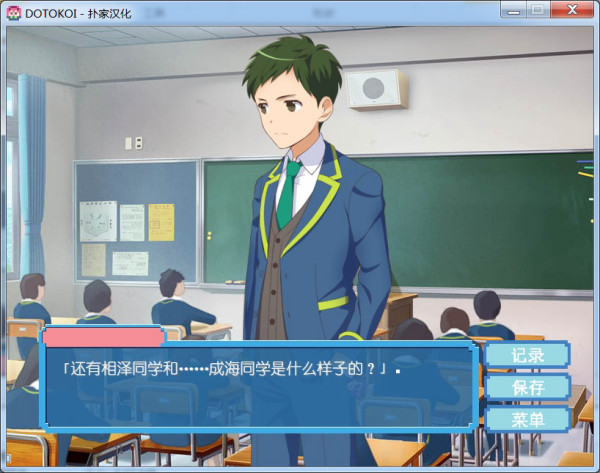
Task: Advance the dialogue text box
Action: pos(257,387)
